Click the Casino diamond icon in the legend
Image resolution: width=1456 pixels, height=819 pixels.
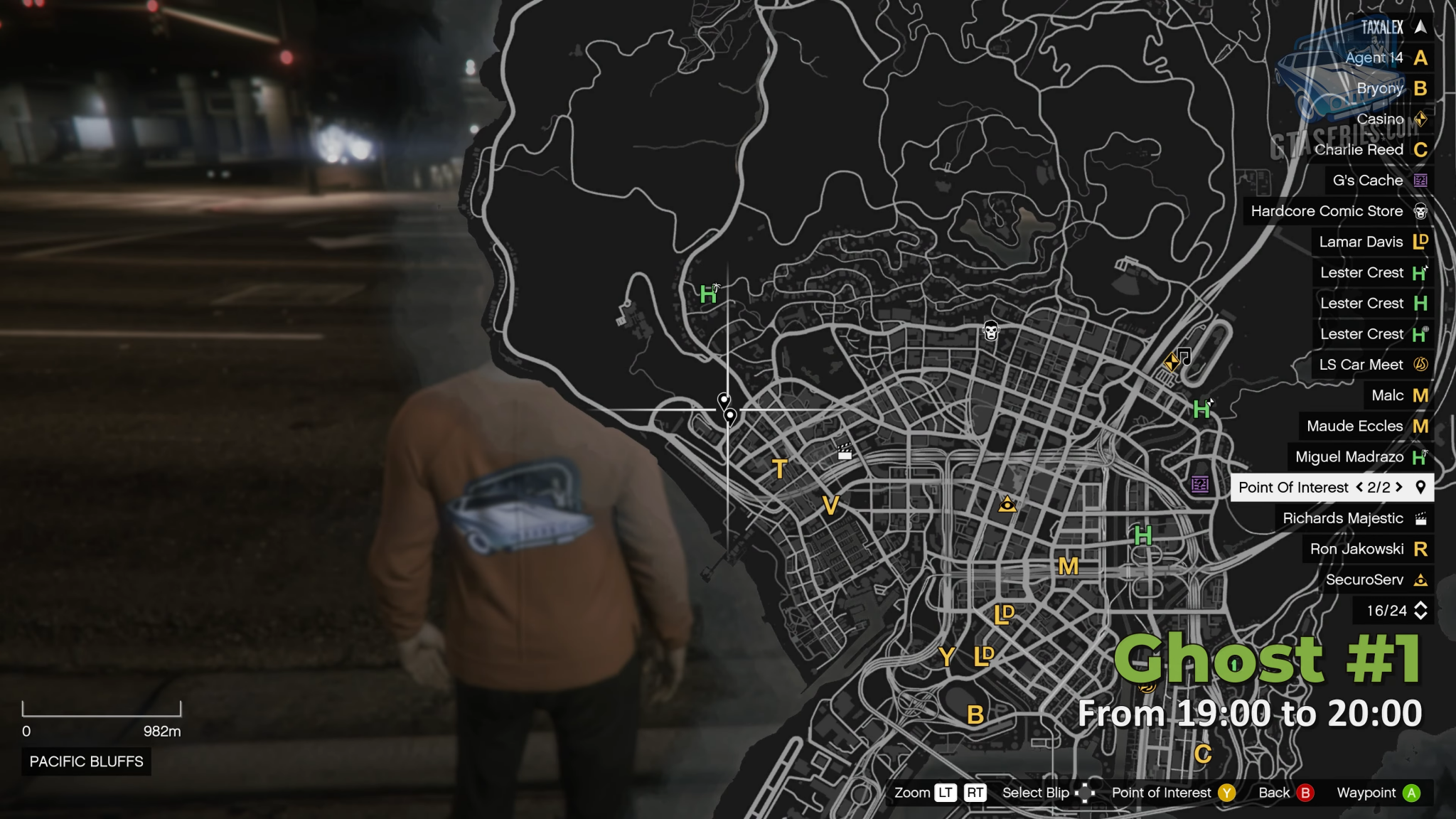pos(1420,119)
